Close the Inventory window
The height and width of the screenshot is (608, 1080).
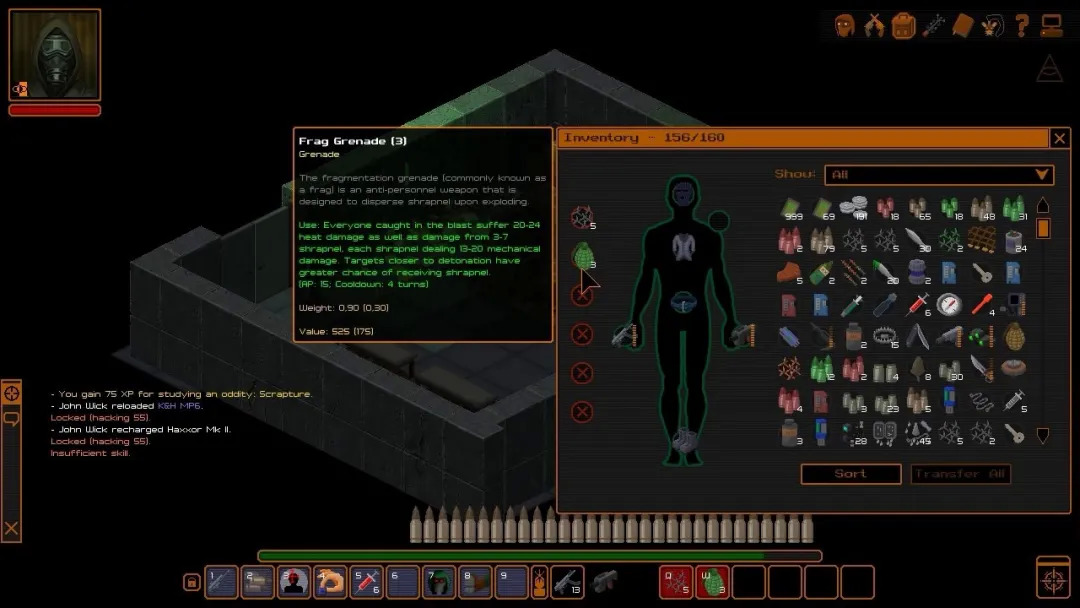tap(1059, 138)
